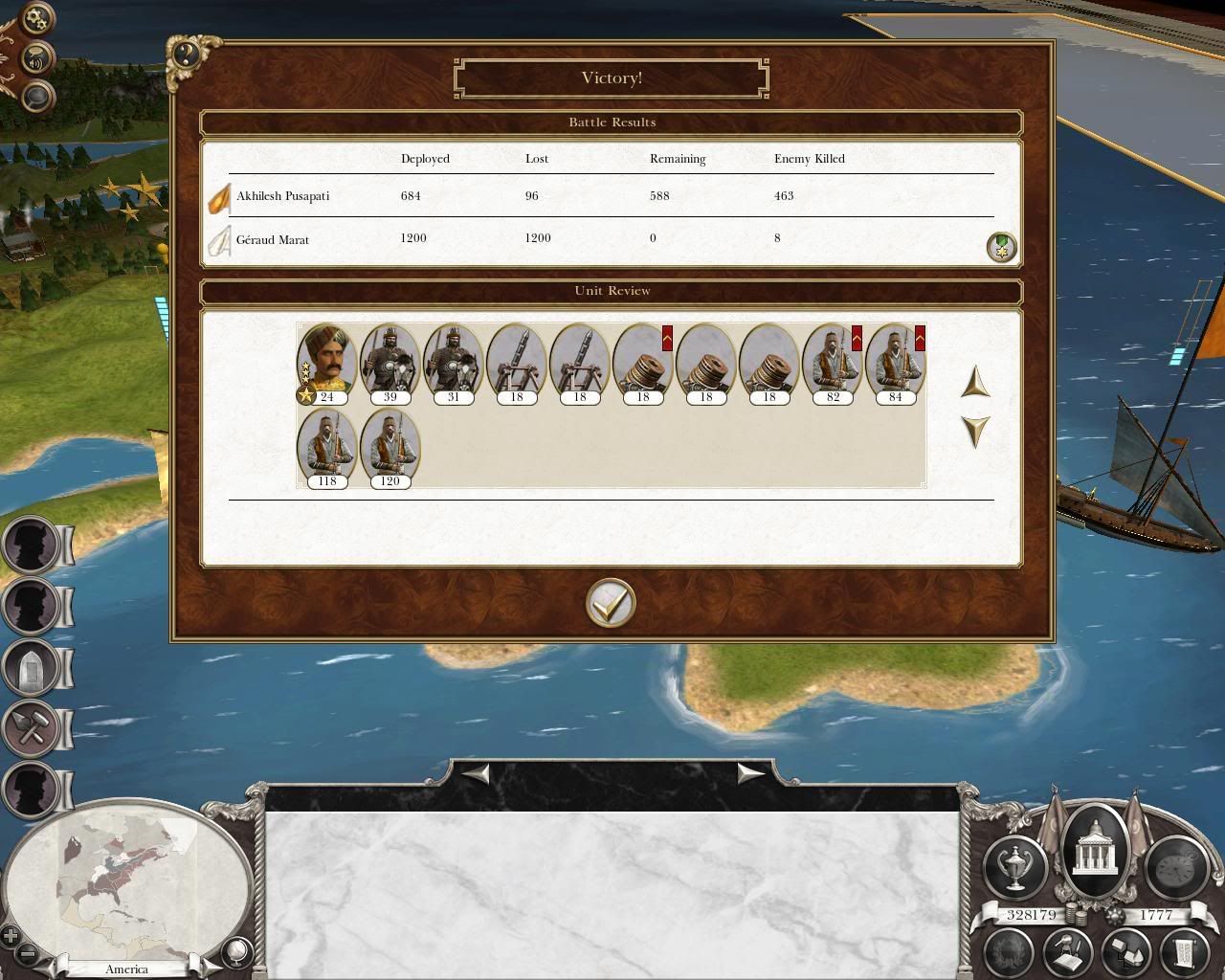
Task: Toggle the sound speaker icon
Action: pos(36,59)
